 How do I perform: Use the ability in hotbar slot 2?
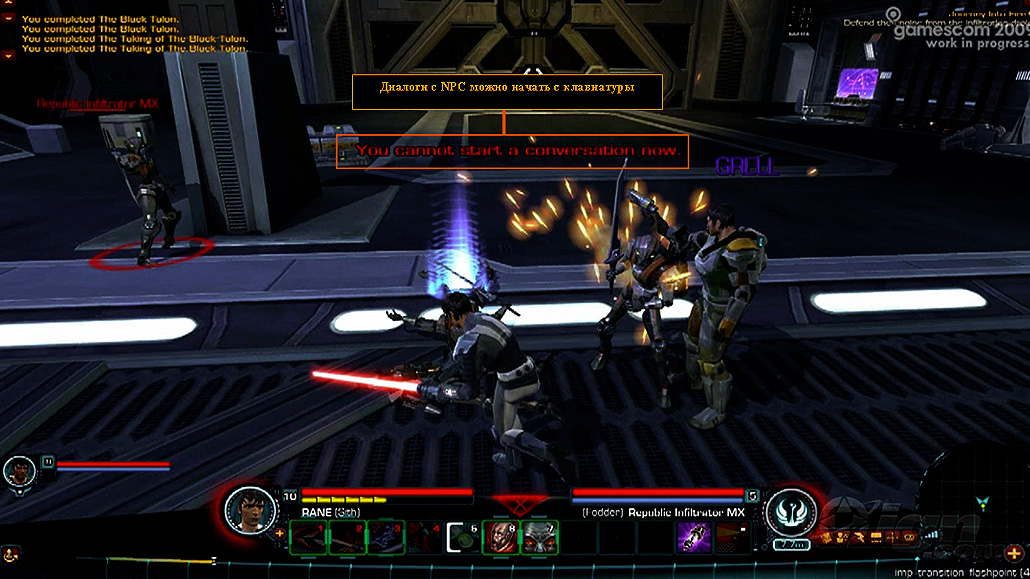346,537
